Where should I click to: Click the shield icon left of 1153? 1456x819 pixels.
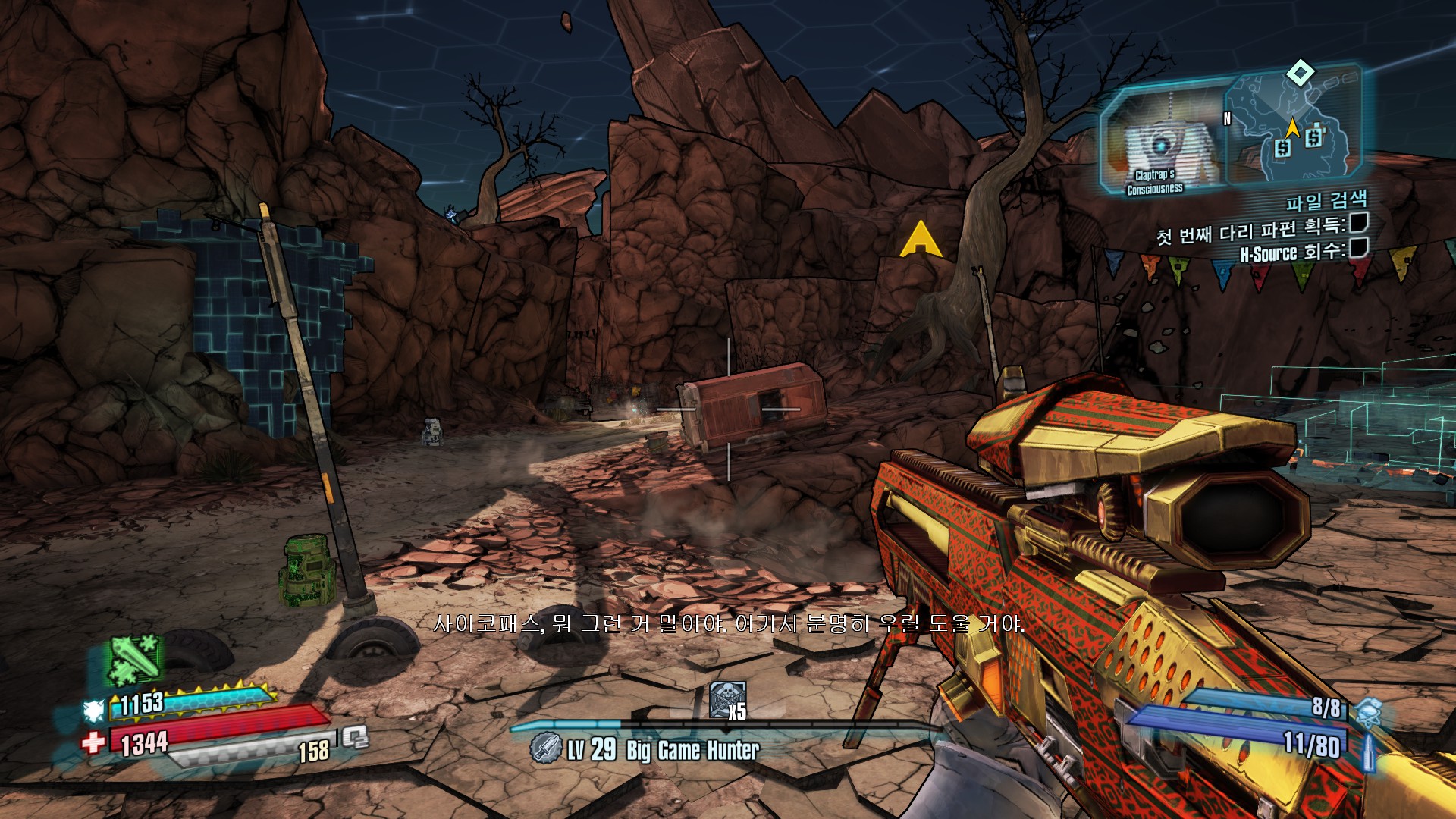(x=94, y=711)
